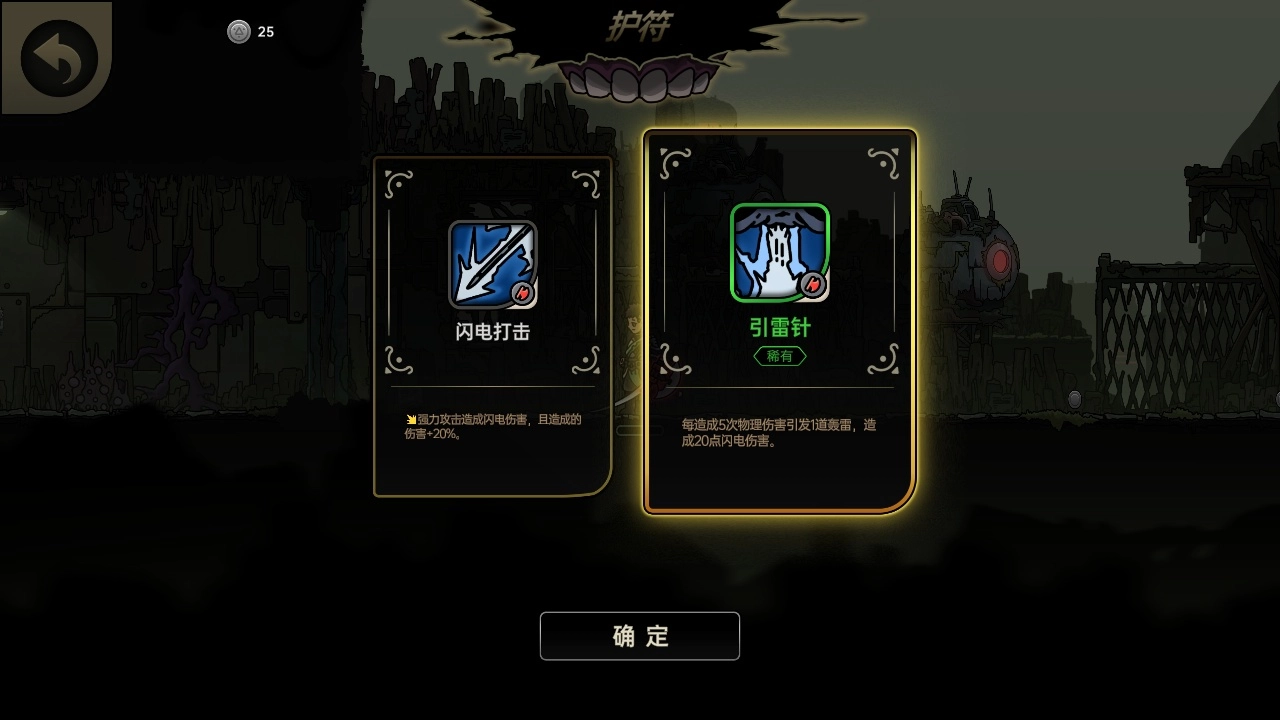Viewport: 1280px width, 720px height.
Task: Click the back arrow icon top-left
Action: (57, 57)
